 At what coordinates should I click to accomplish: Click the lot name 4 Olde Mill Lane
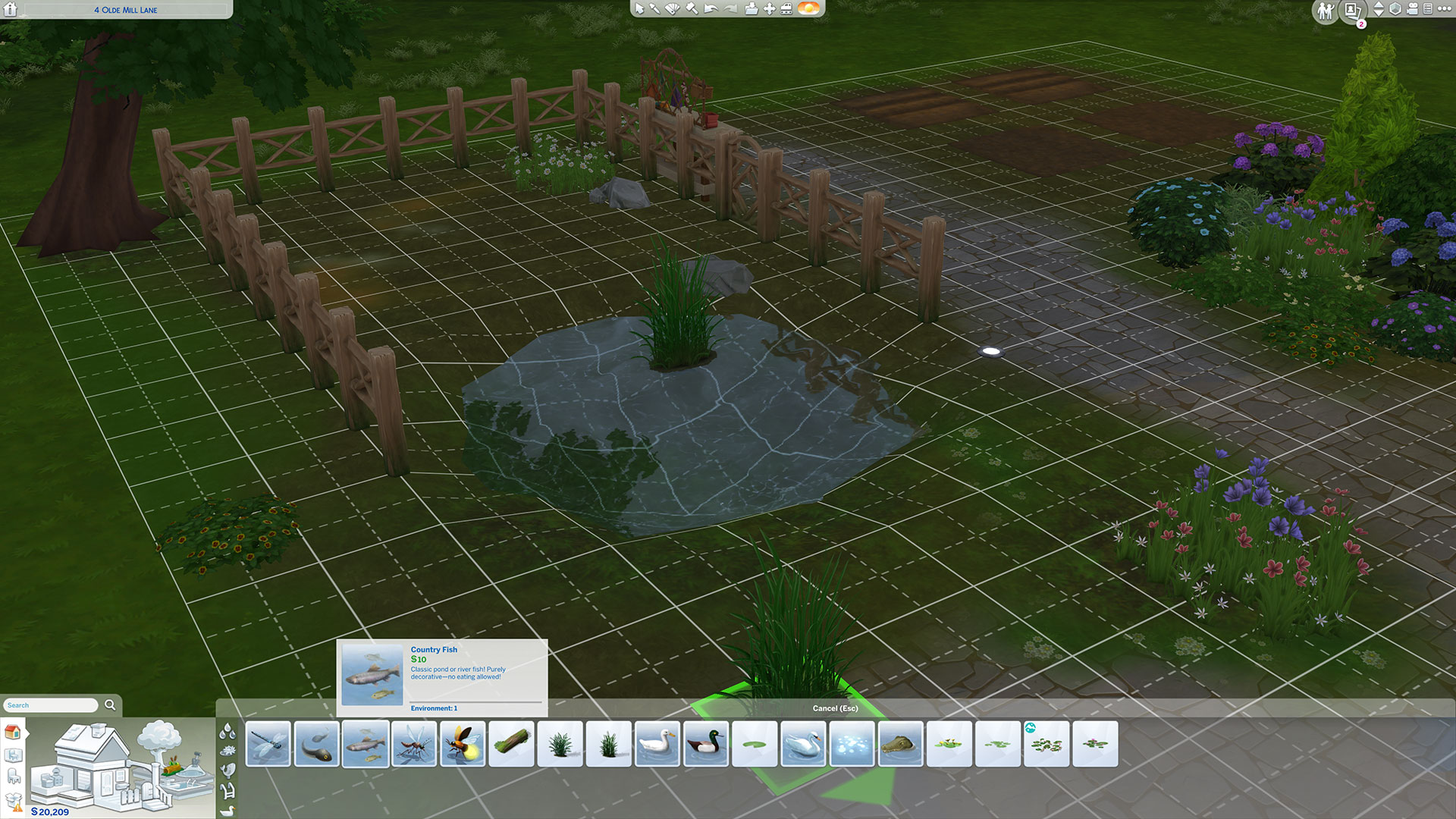pos(125,10)
